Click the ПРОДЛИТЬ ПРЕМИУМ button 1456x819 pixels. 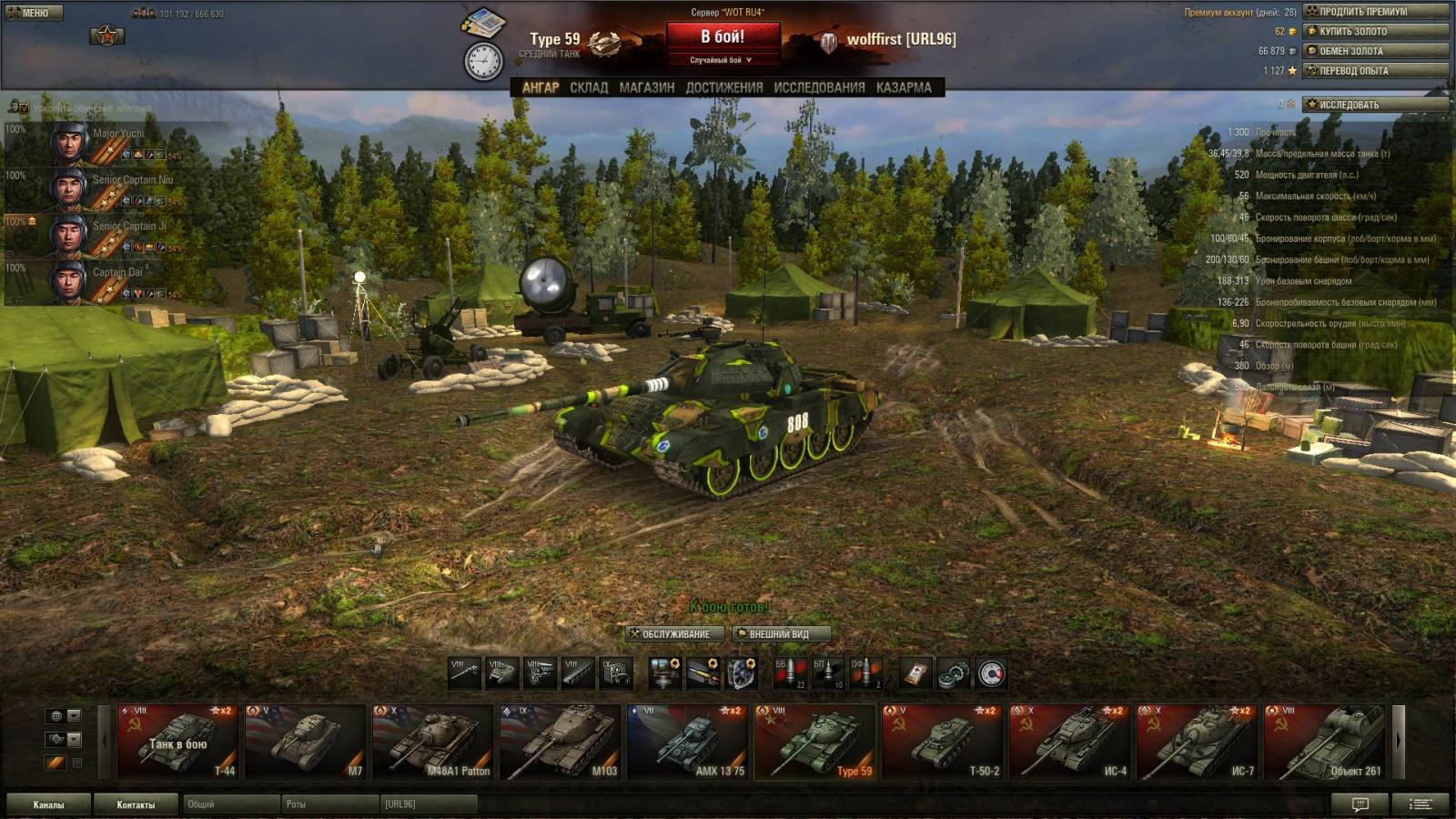1374,12
